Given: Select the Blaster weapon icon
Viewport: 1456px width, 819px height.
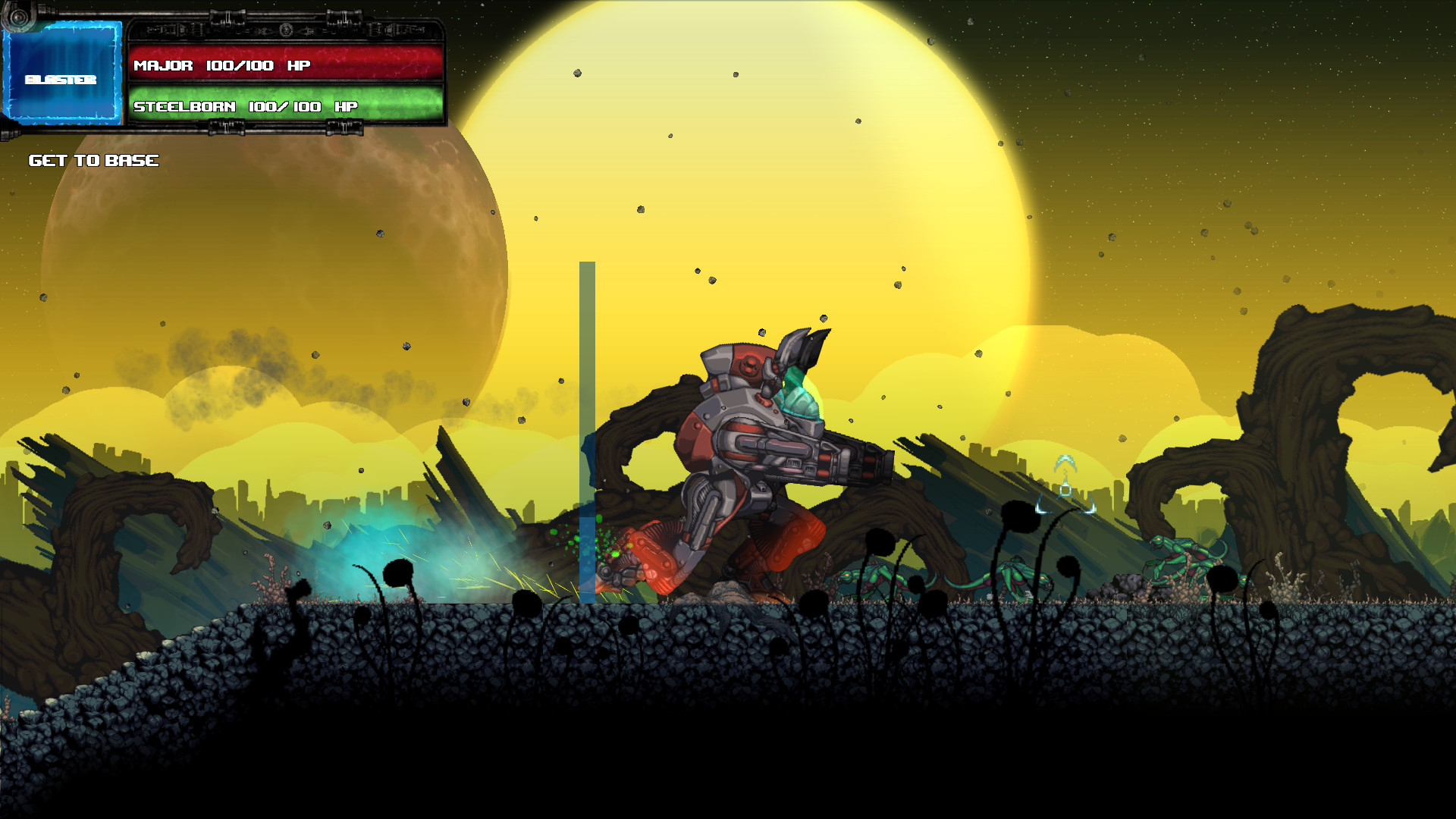Looking at the screenshot, I should pyautogui.click(x=62, y=72).
